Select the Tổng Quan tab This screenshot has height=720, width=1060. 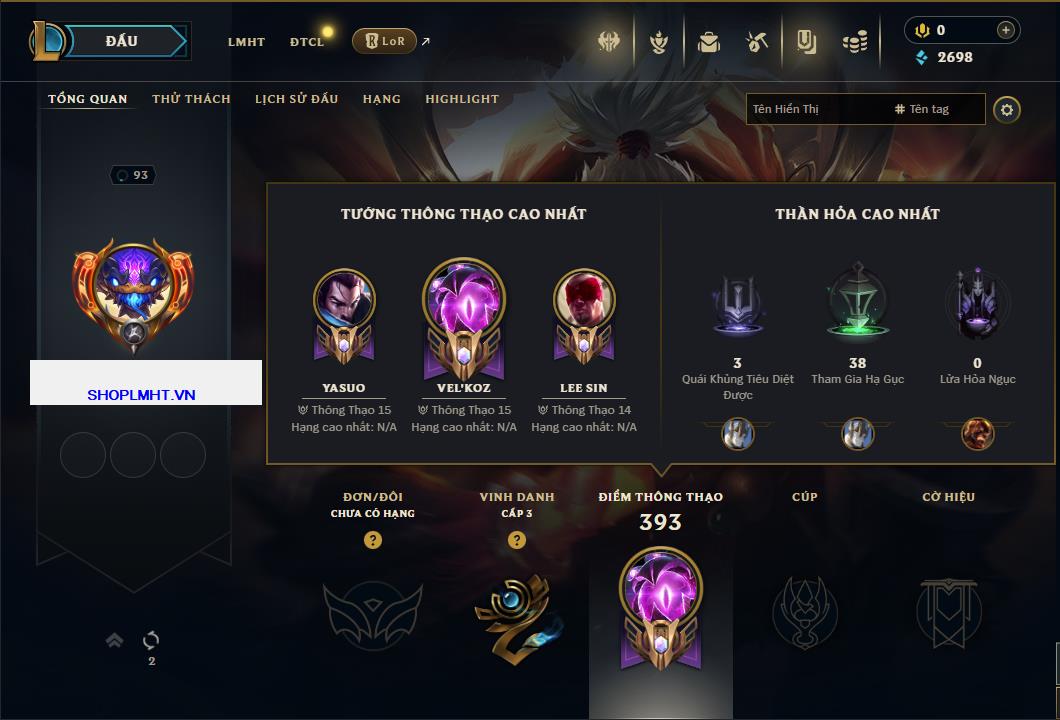[88, 99]
